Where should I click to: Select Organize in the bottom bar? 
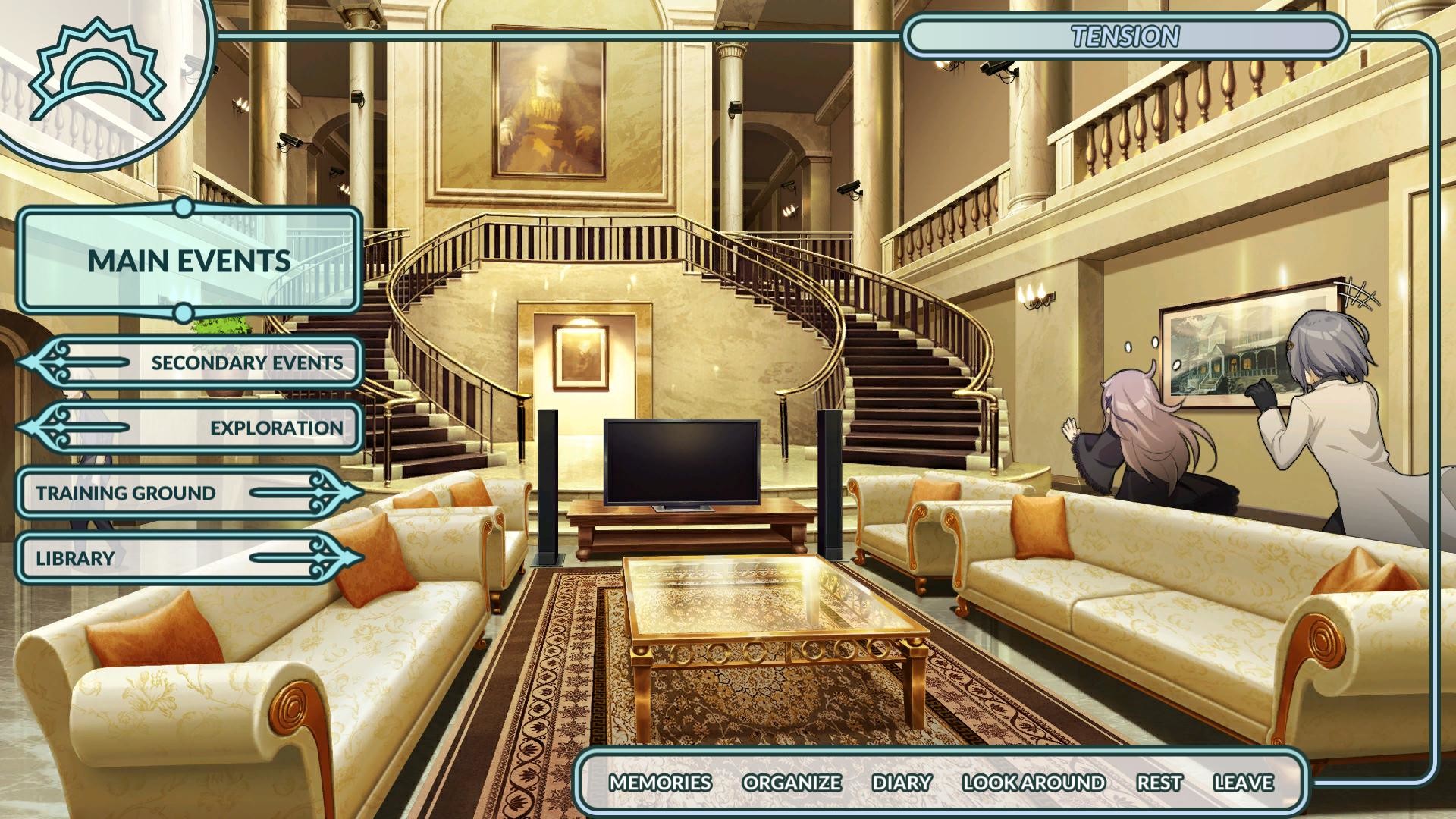pos(792,783)
